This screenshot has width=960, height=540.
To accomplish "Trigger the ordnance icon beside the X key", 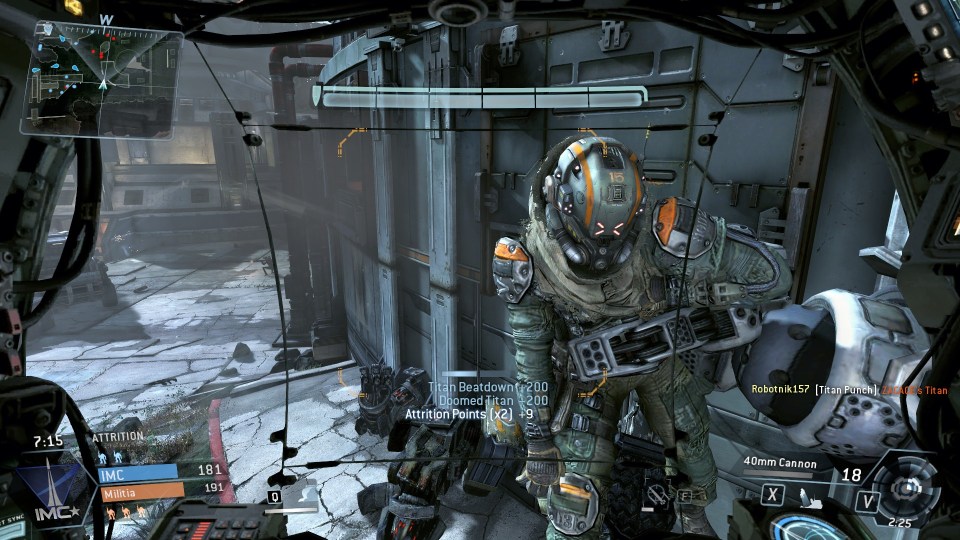I will click(x=805, y=494).
